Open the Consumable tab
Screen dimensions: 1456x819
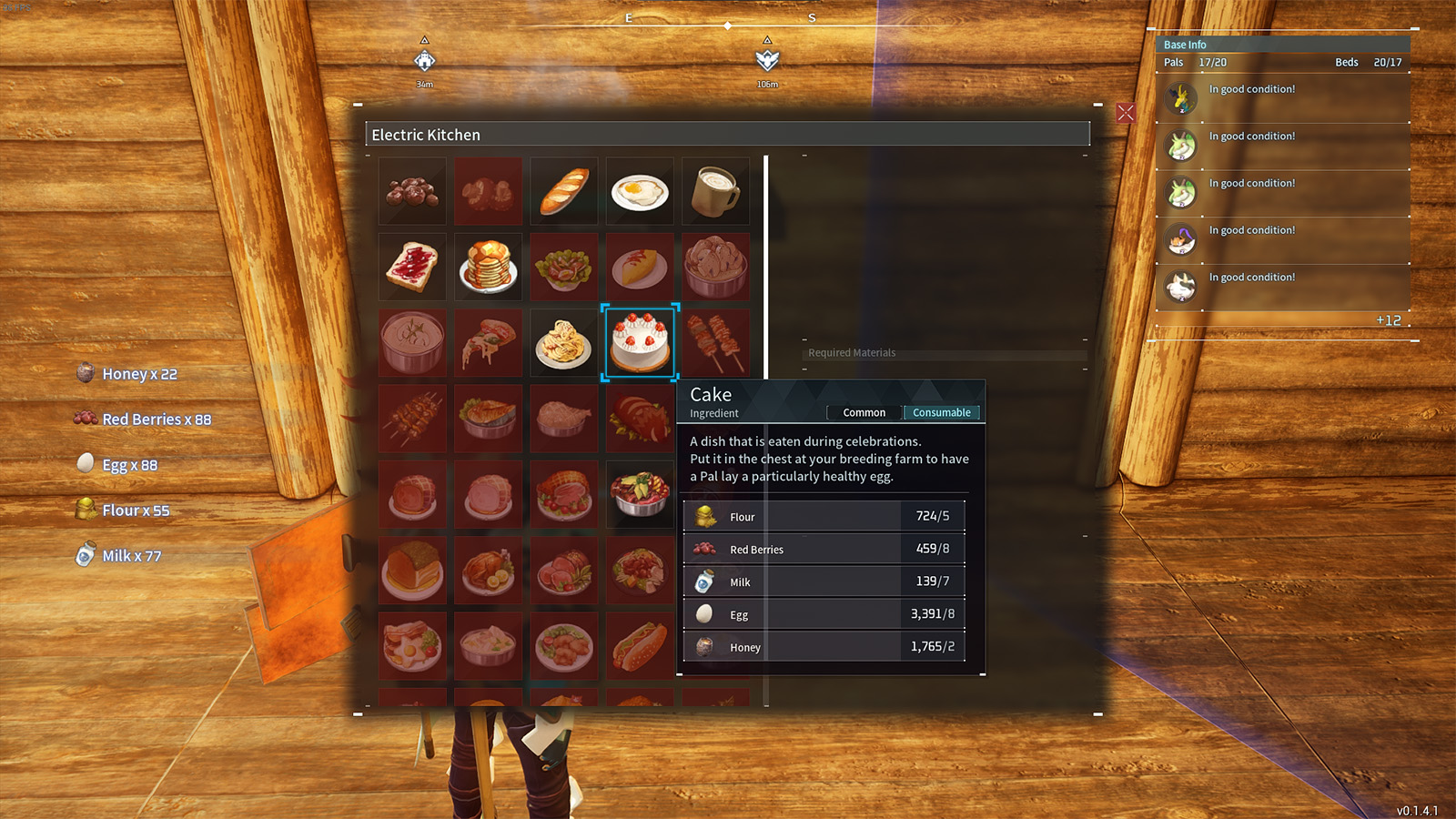(x=942, y=412)
